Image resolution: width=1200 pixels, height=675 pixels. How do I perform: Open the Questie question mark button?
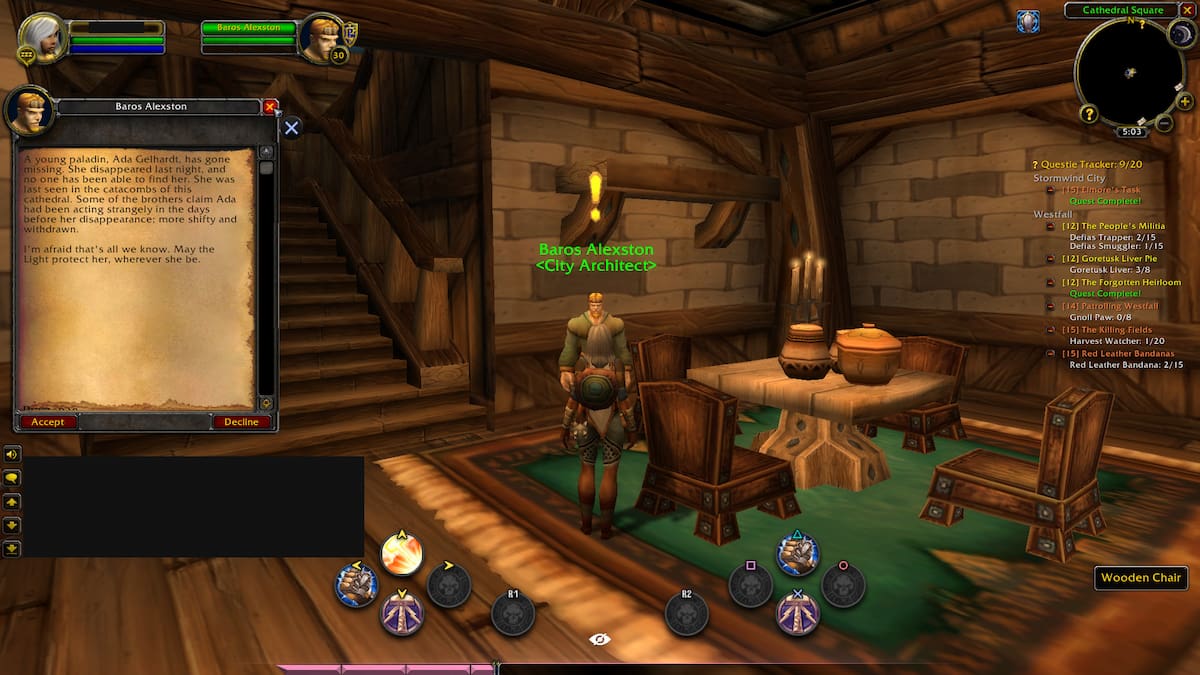click(1089, 114)
